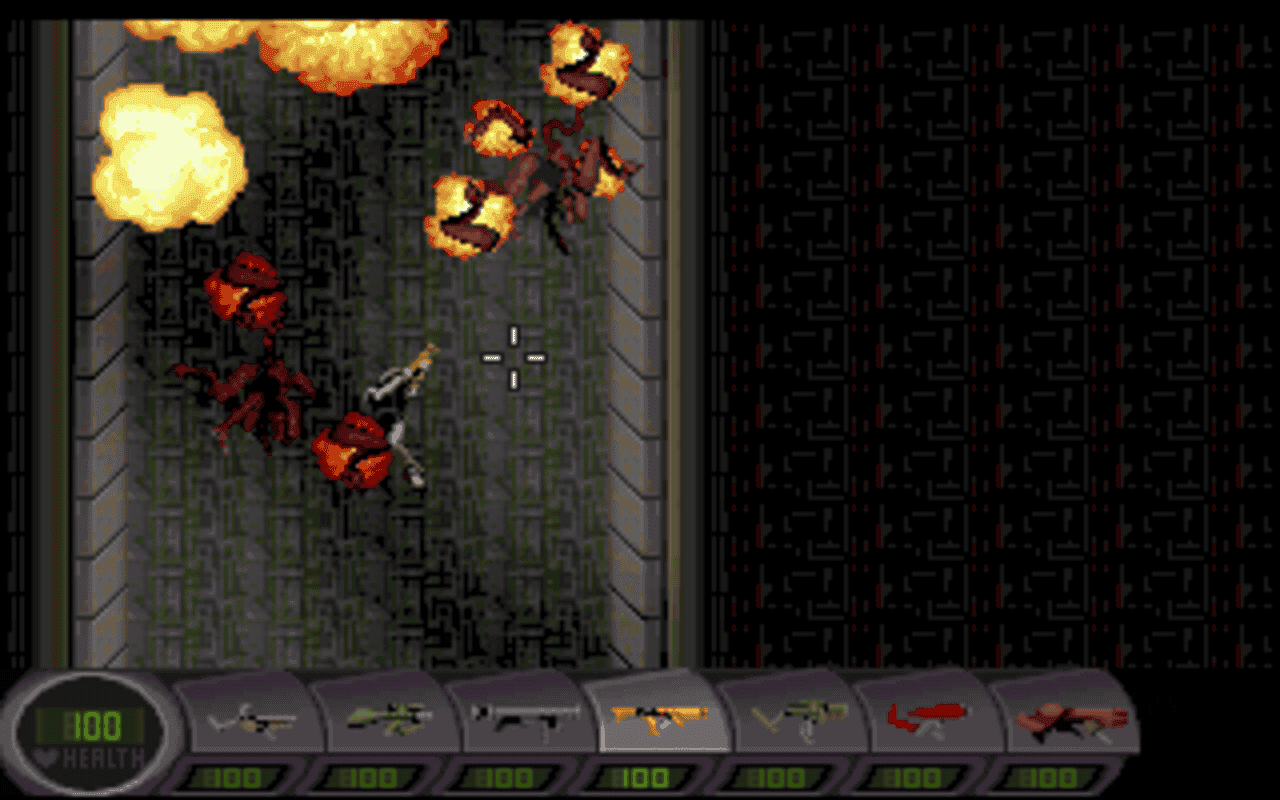The height and width of the screenshot is (800, 1280).
Task: Click the highlighted orange machine gun icon
Action: pyautogui.click(x=660, y=715)
